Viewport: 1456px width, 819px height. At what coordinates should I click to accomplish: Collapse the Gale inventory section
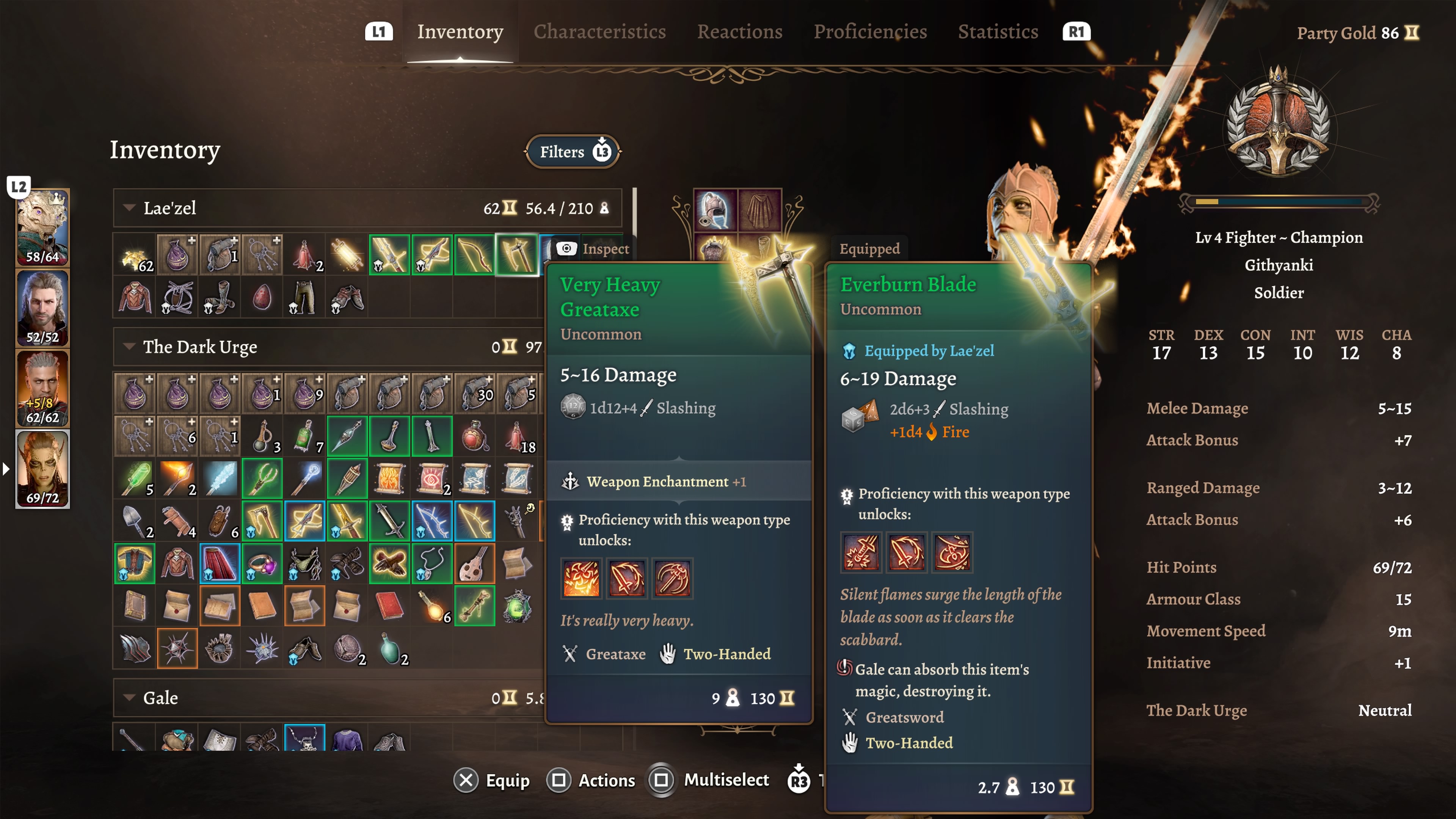coord(129,698)
